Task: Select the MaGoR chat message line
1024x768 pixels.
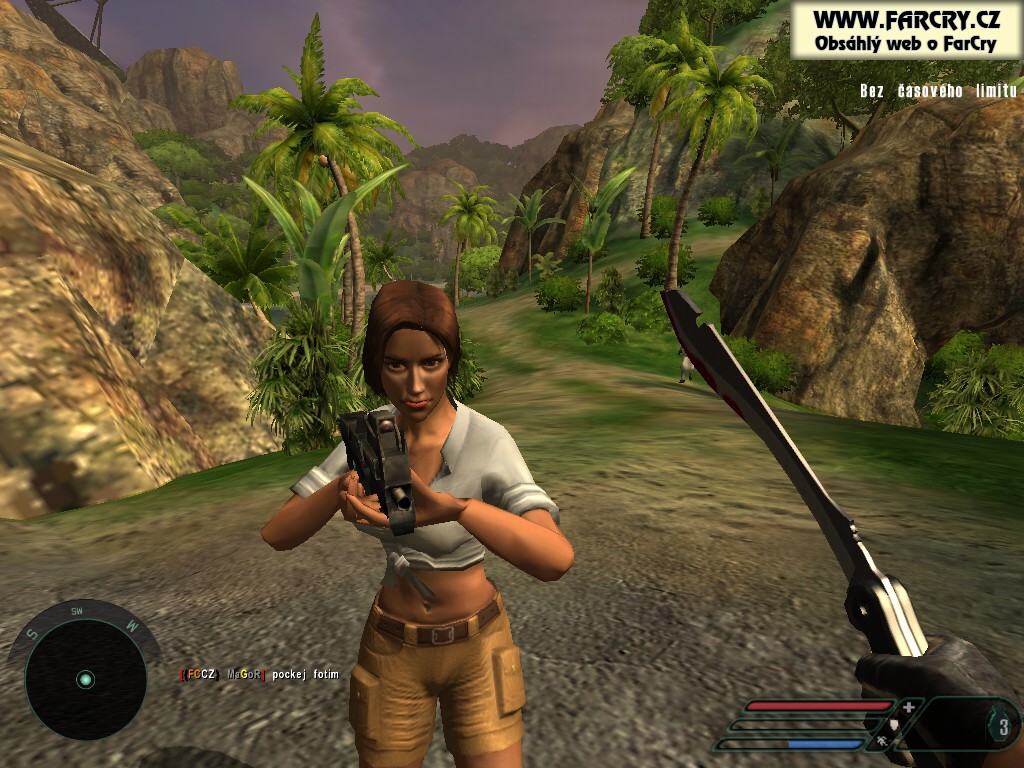Action: coord(260,675)
